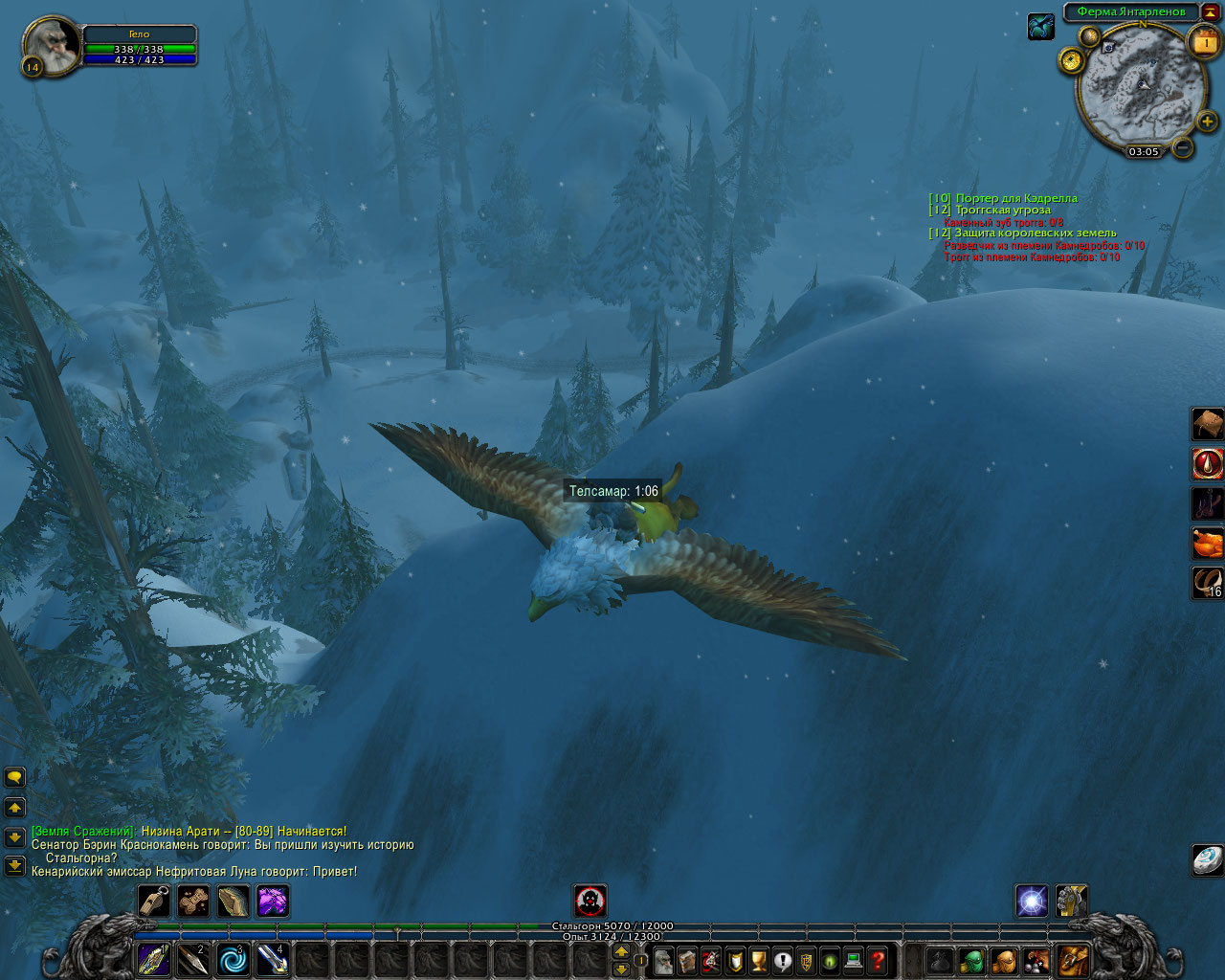Viewport: 1225px width, 980px height.
Task: Activate the blue swirl spell in slot 3
Action: pos(234,960)
